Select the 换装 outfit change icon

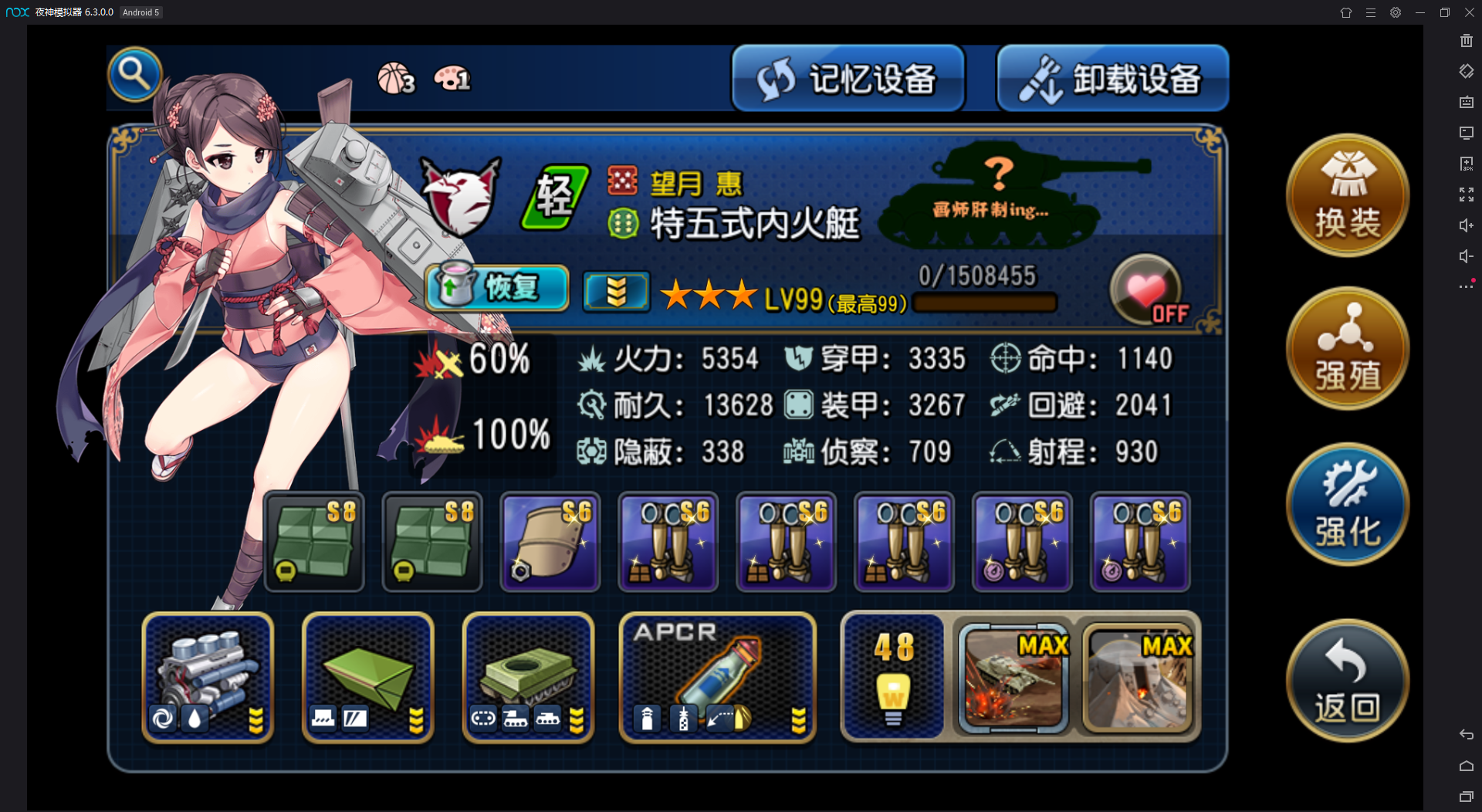point(1347,195)
